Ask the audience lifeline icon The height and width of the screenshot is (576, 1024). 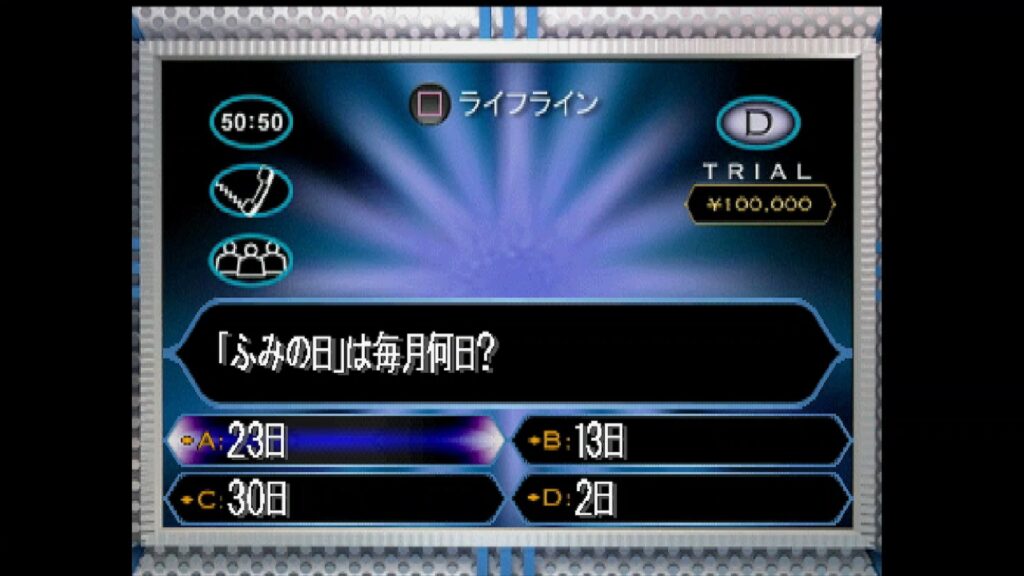click(x=251, y=258)
